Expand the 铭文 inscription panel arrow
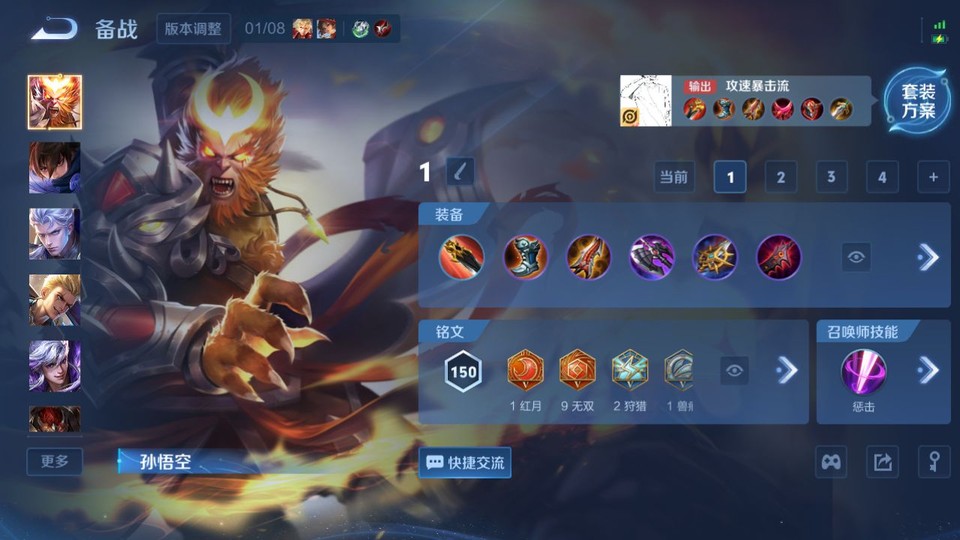Screen dimensions: 960x540 [x=787, y=371]
